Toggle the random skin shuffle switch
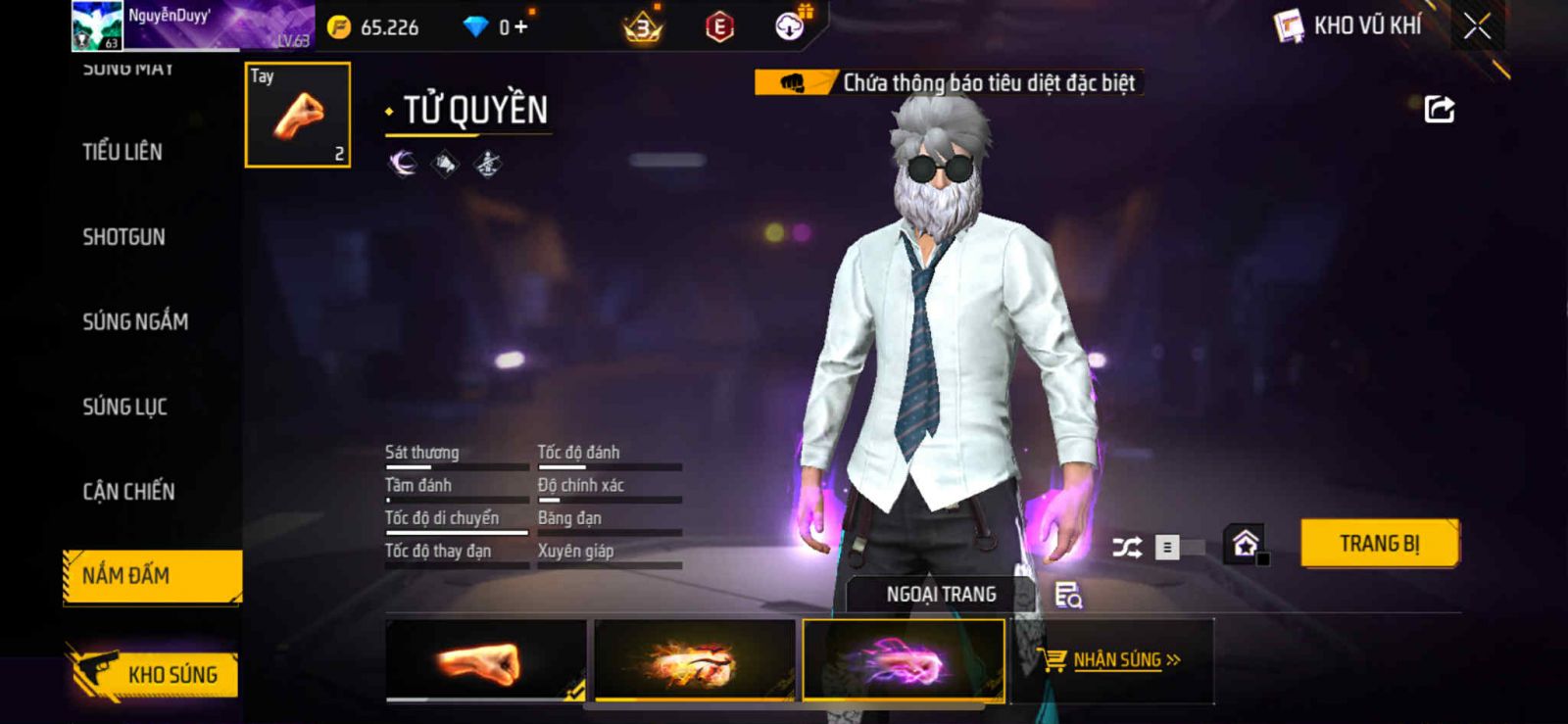 (x=1177, y=547)
